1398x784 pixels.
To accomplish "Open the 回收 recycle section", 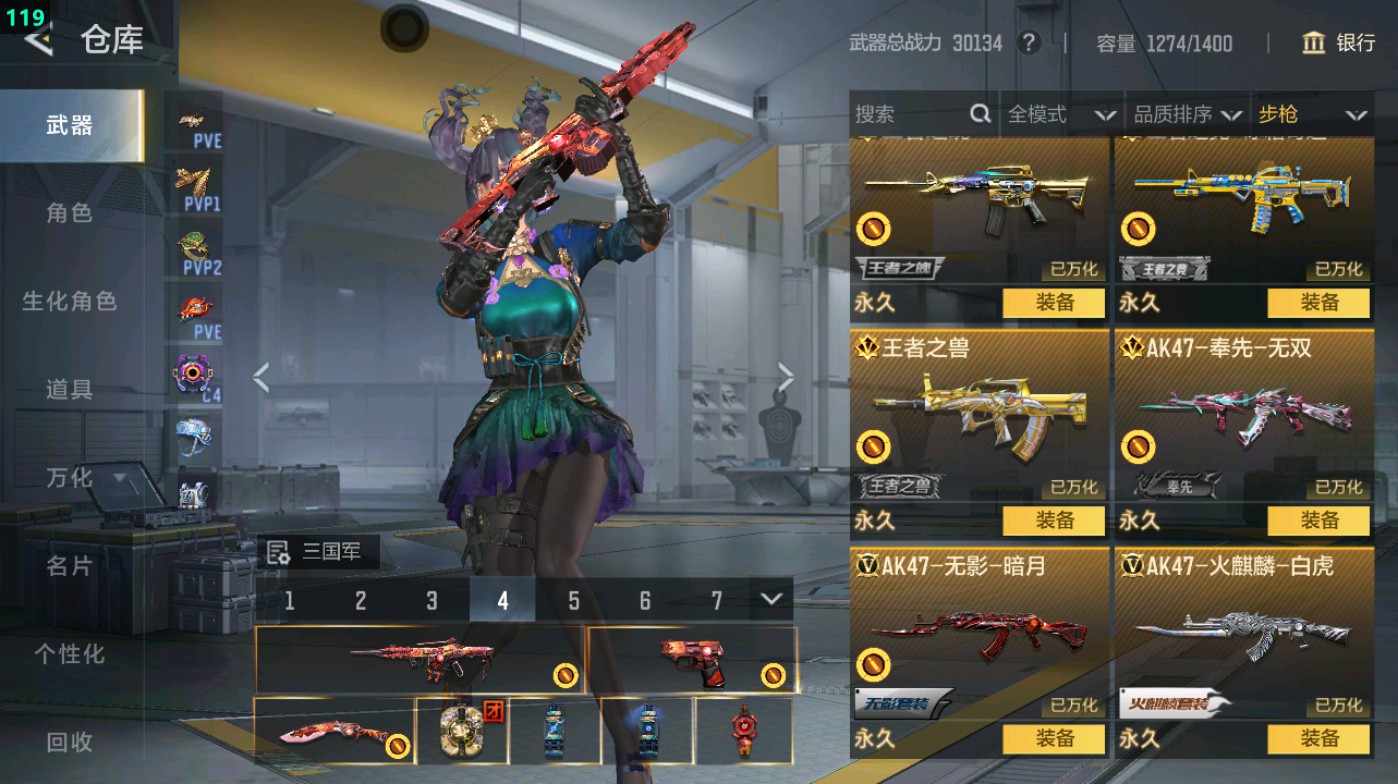I will tap(69, 742).
